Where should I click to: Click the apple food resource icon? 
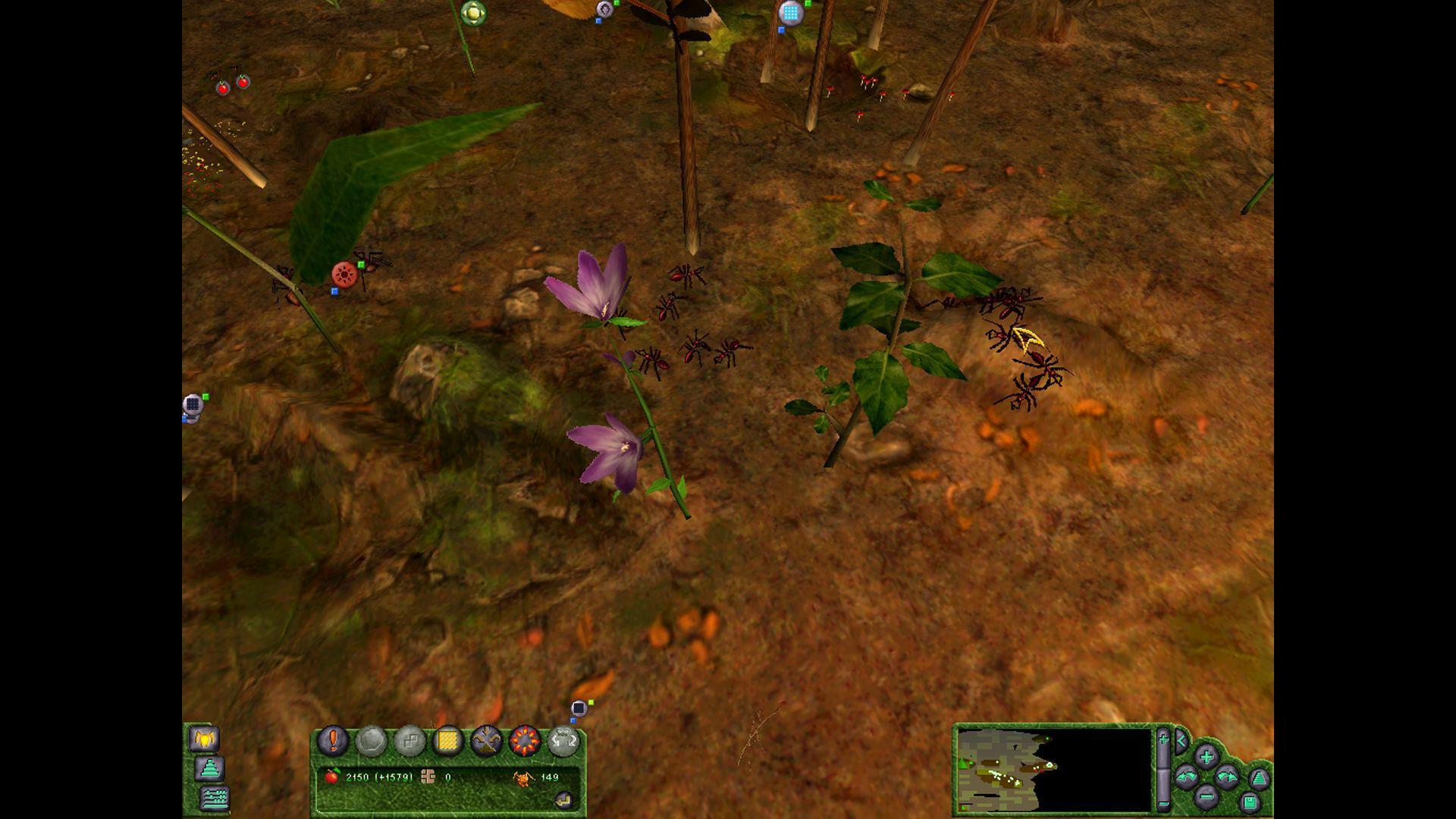coord(332,778)
